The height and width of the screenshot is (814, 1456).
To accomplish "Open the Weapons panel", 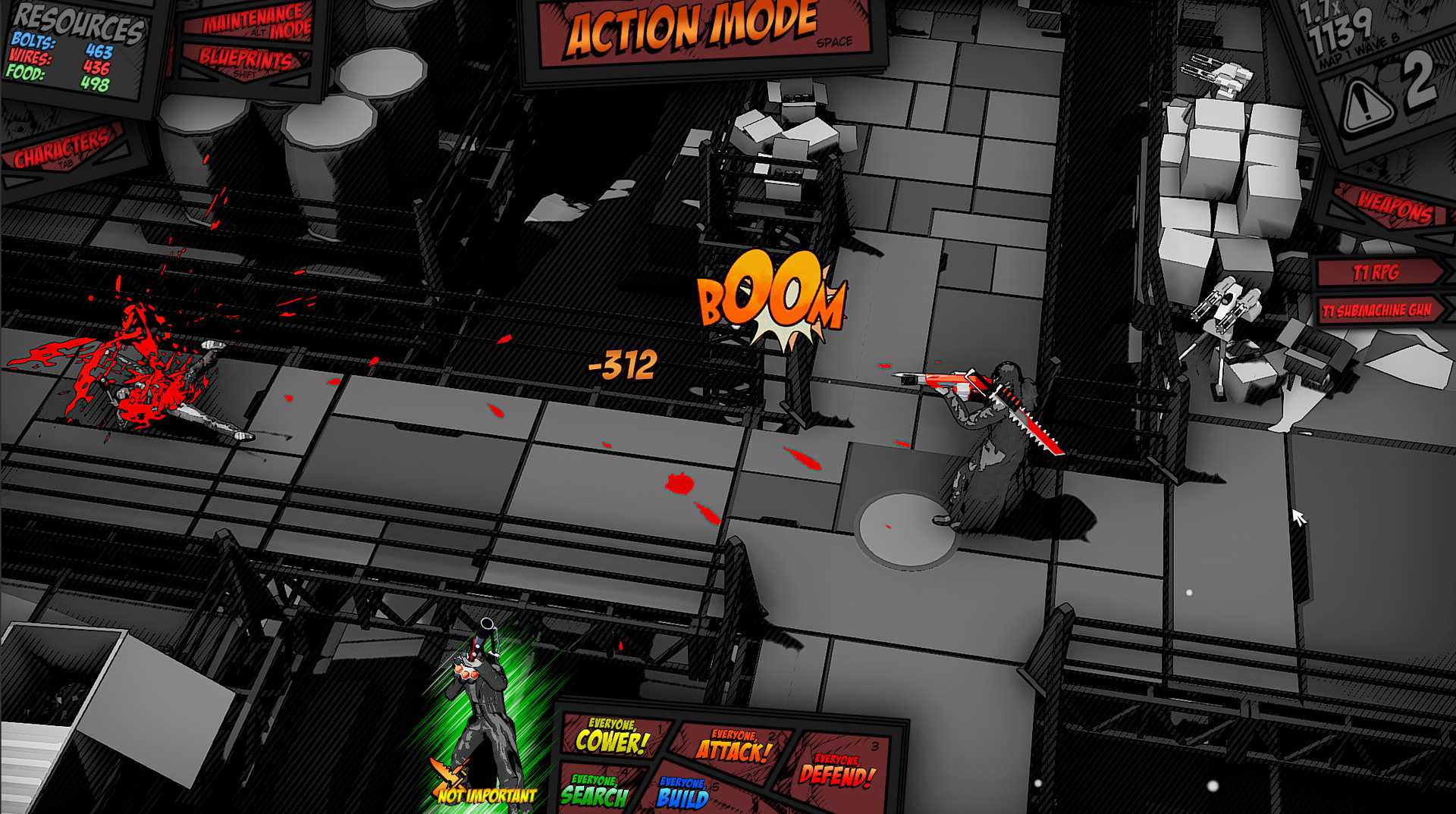I will click(x=1395, y=206).
